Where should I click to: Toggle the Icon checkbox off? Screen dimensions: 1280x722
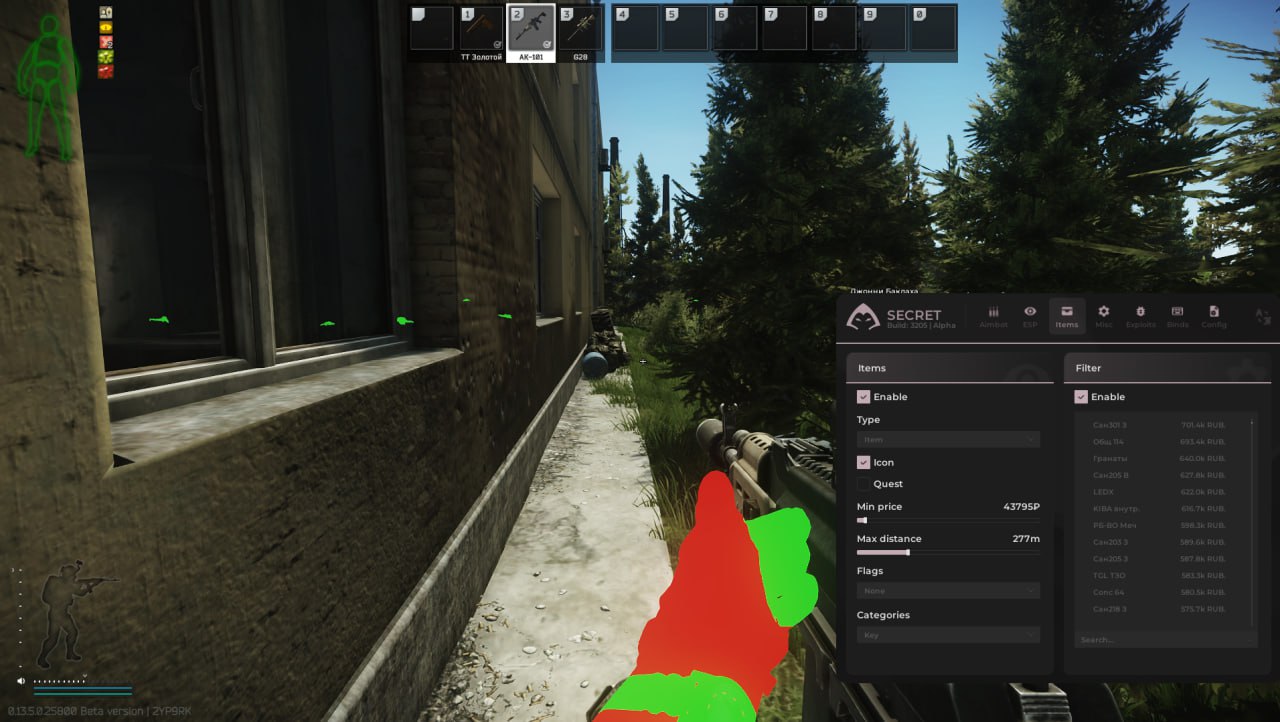(864, 462)
